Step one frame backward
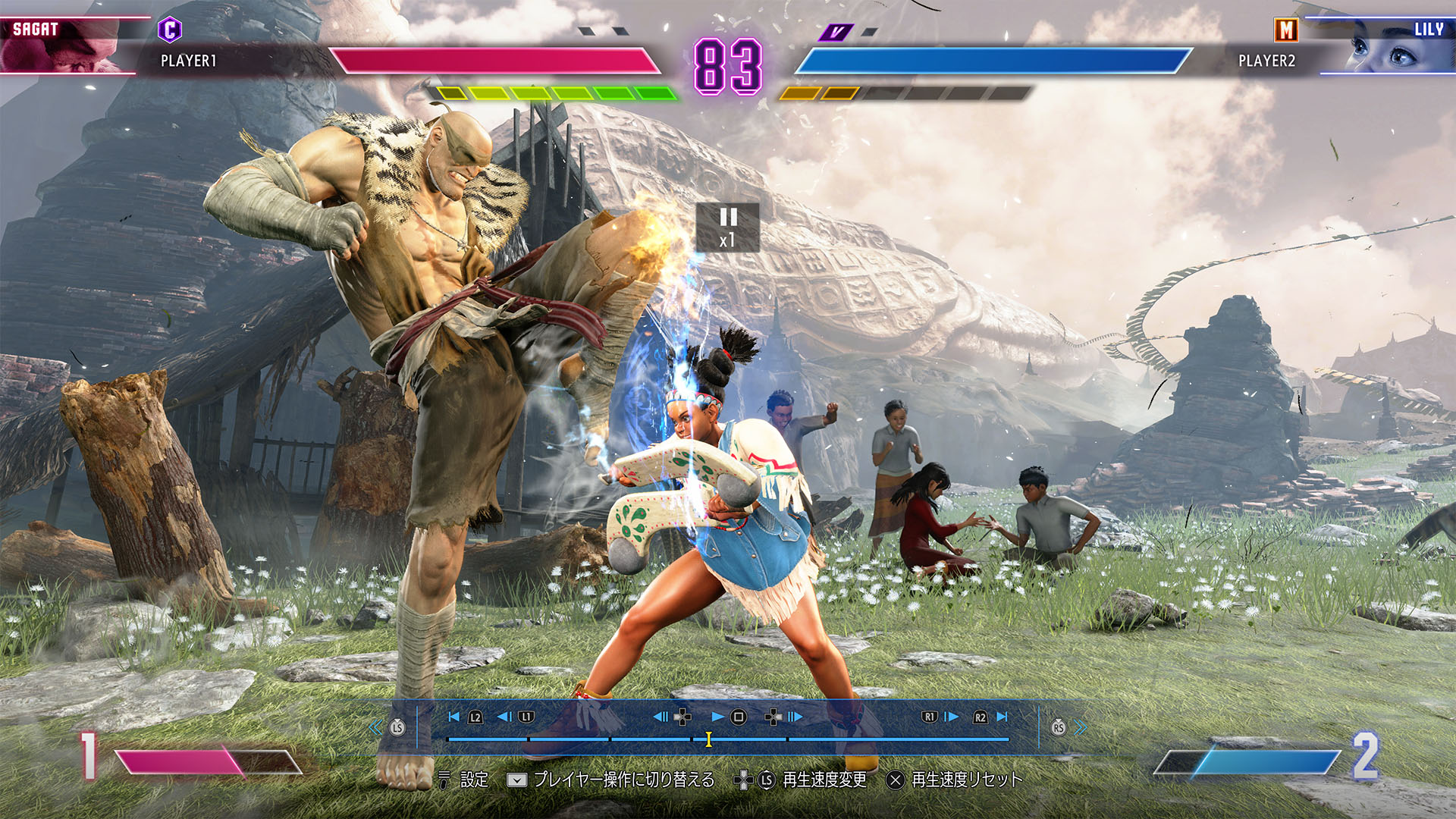The image size is (1456, 819). pyautogui.click(x=661, y=717)
